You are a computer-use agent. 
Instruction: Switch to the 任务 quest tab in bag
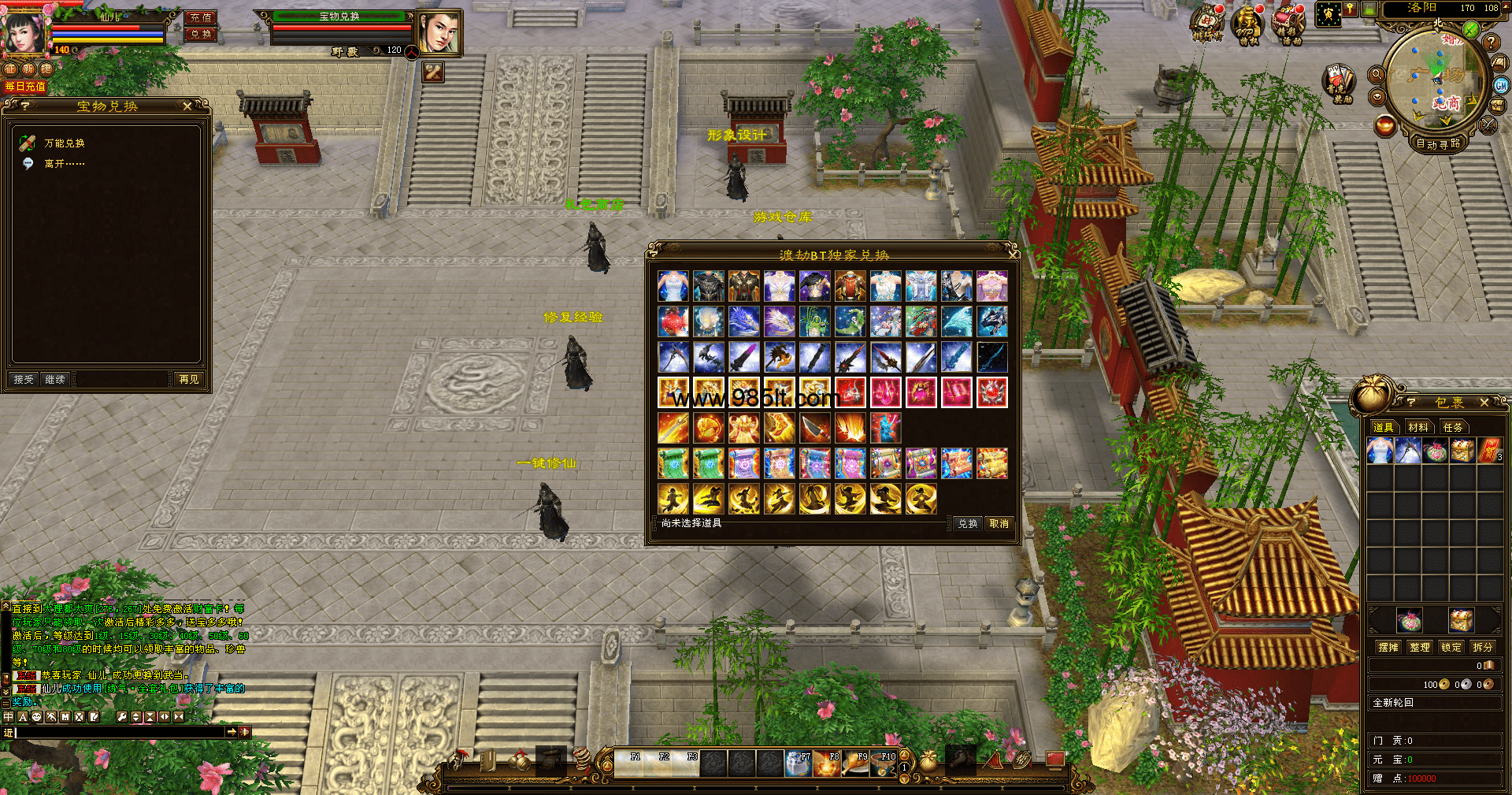(x=1452, y=427)
